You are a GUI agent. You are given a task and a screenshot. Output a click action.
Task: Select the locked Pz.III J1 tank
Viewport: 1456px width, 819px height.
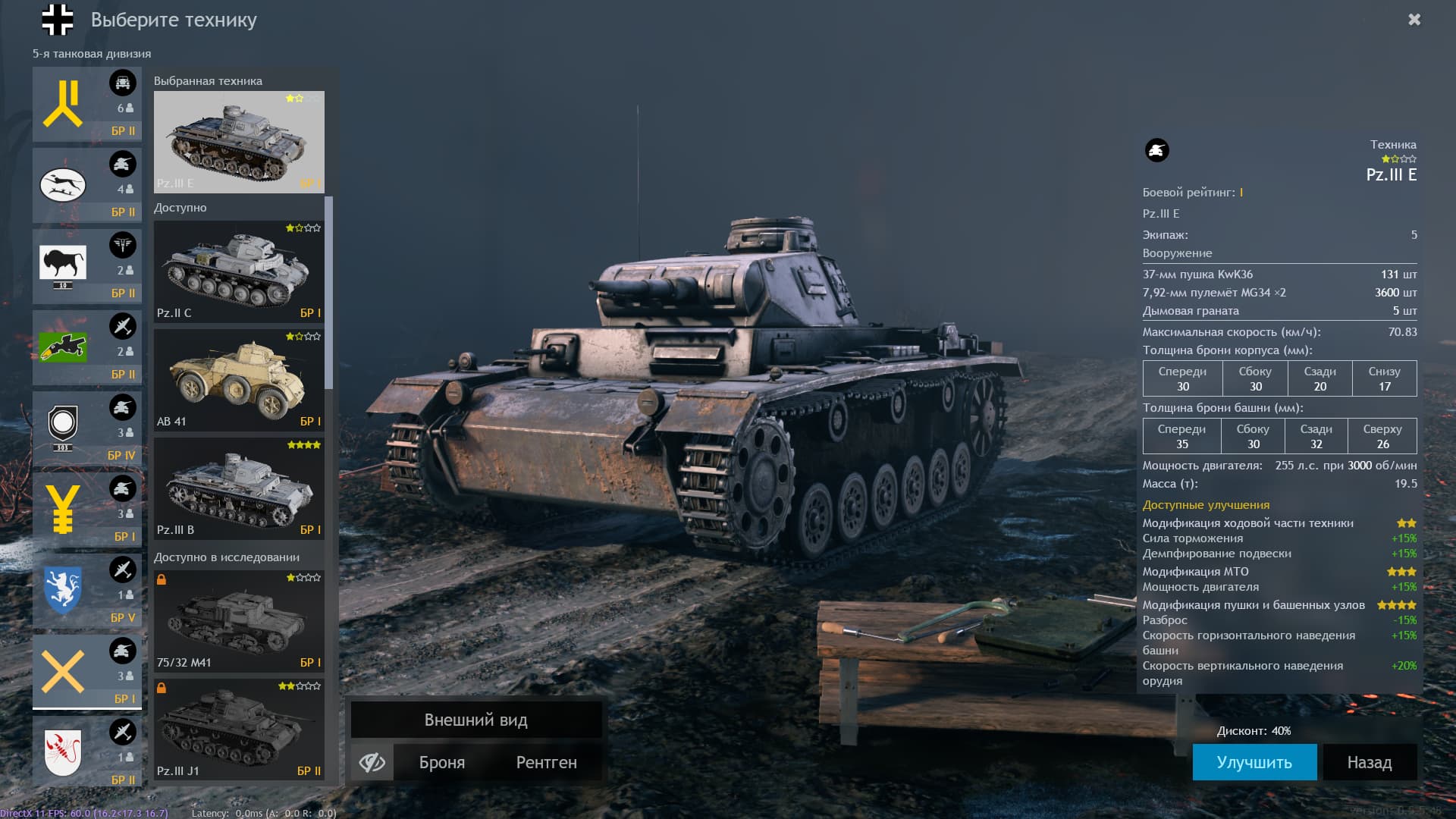tap(239, 730)
